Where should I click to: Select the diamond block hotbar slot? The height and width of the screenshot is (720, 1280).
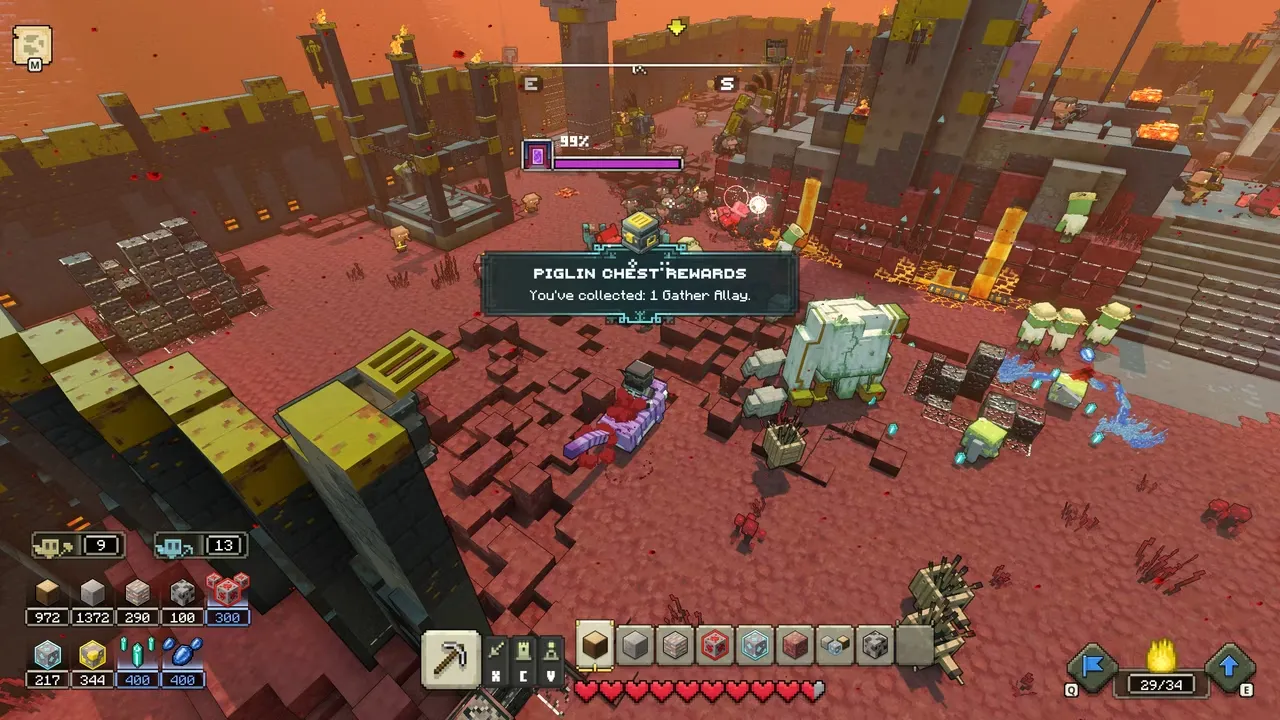click(756, 646)
